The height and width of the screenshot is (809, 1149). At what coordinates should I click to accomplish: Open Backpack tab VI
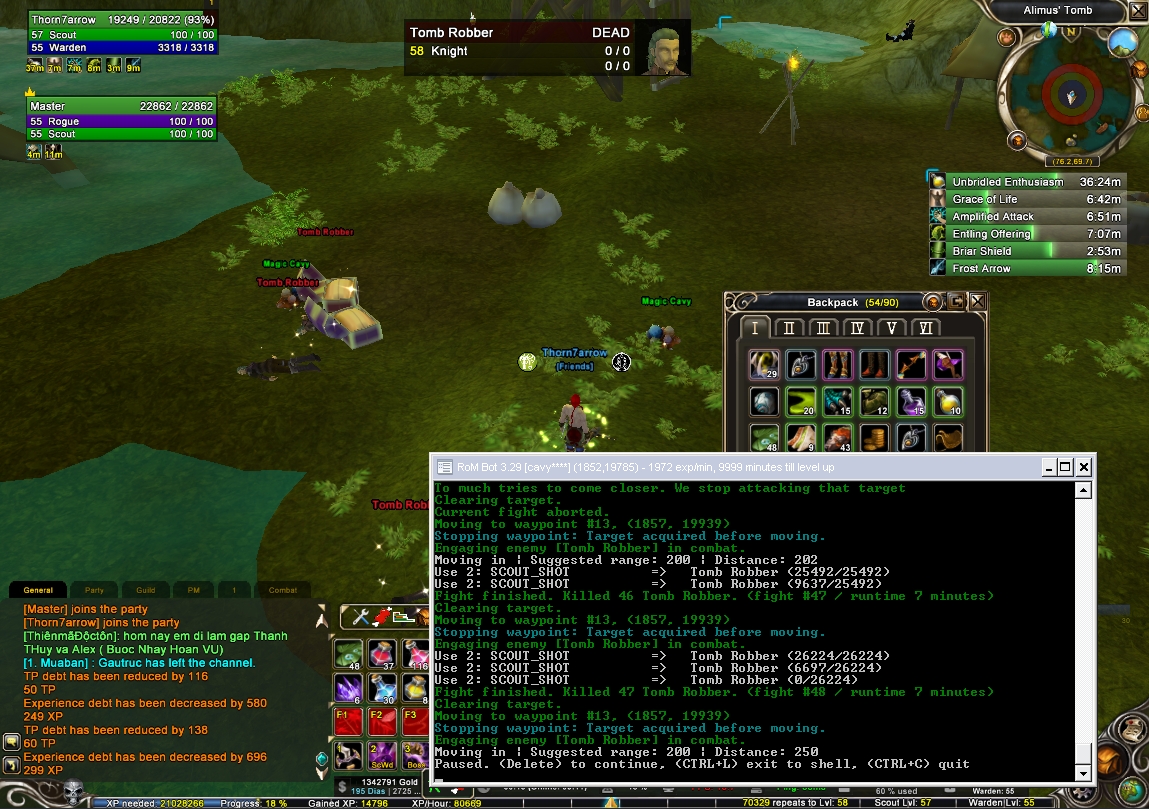[925, 328]
